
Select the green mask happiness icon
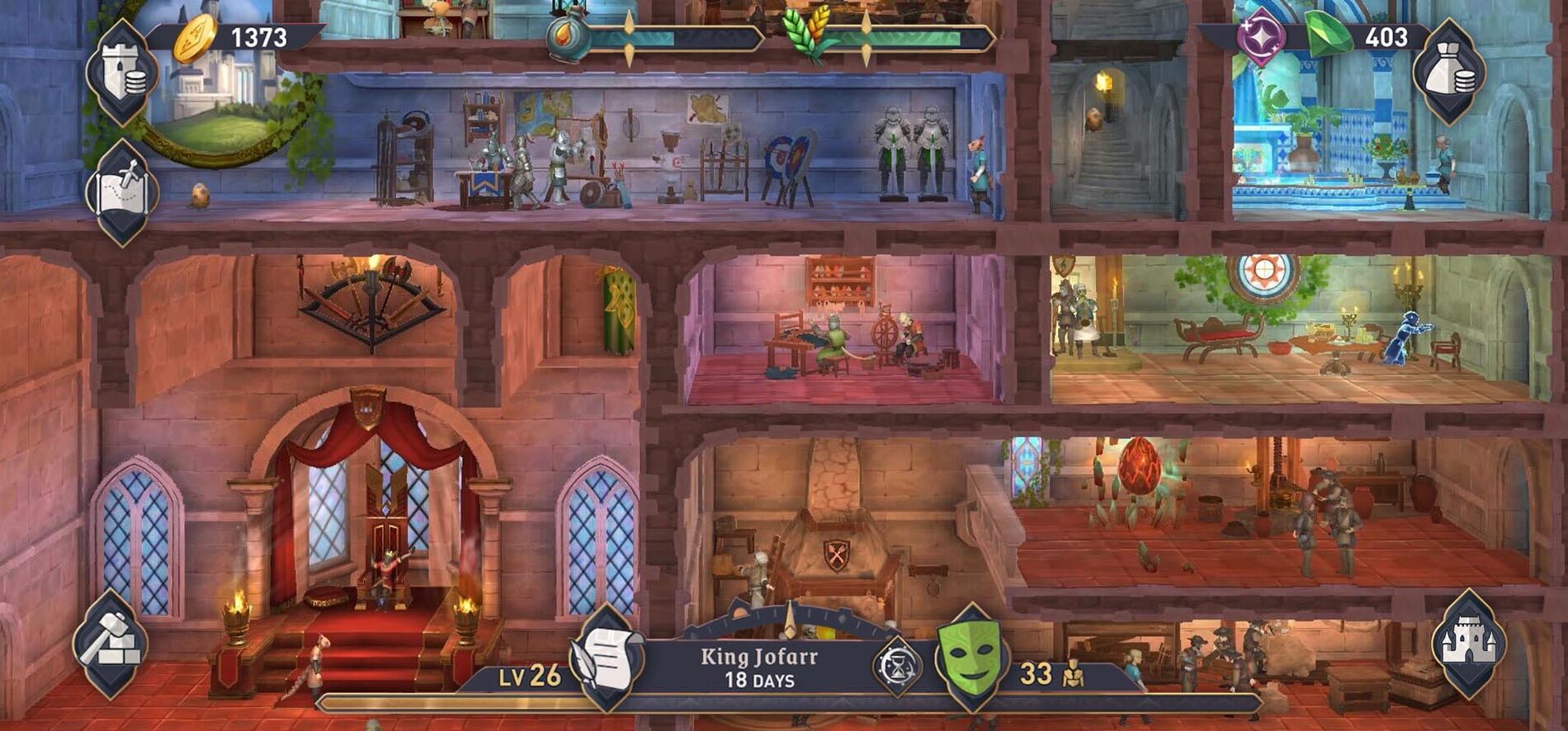(x=972, y=658)
